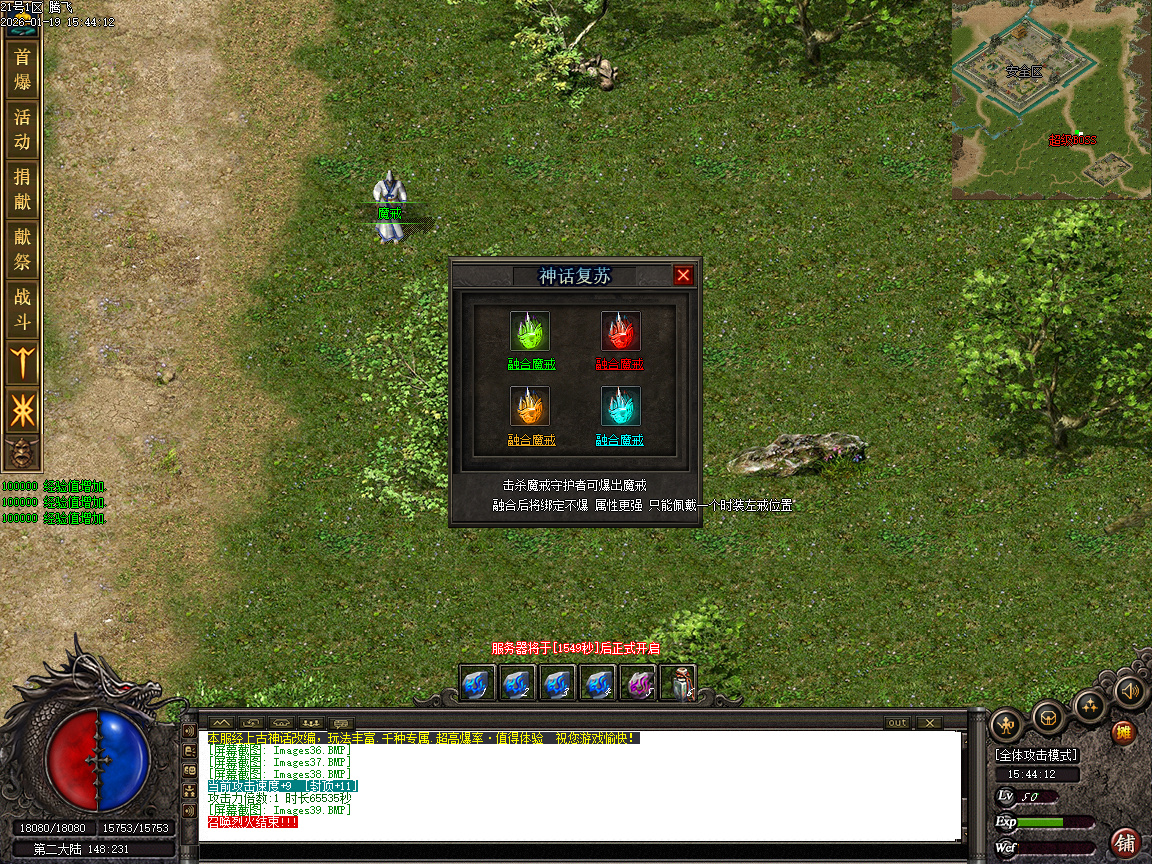1152x864 pixels.
Task: Open the 首爆 side menu
Action: click(x=22, y=69)
